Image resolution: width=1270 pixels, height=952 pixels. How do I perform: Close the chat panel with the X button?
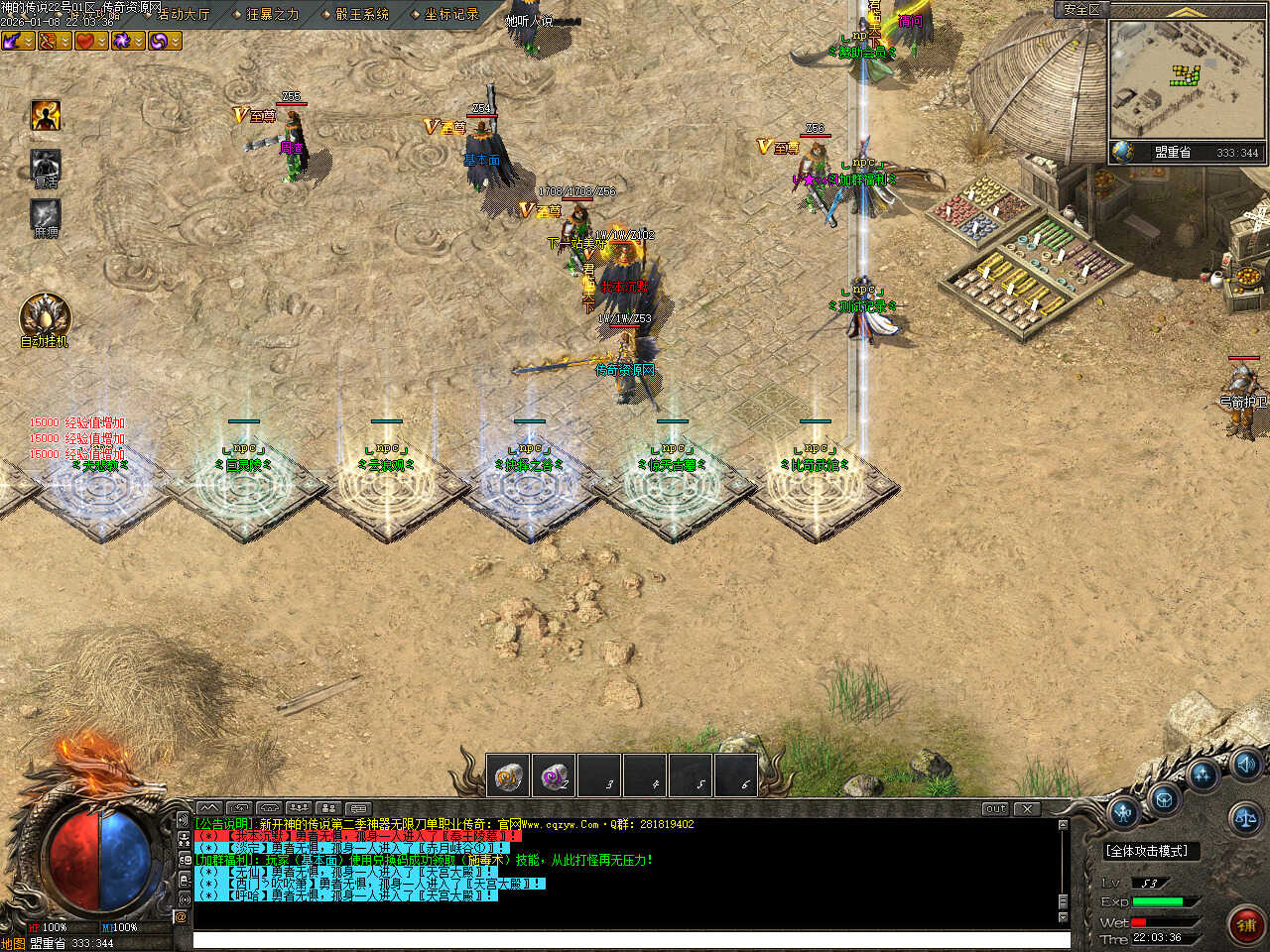coord(1027,808)
